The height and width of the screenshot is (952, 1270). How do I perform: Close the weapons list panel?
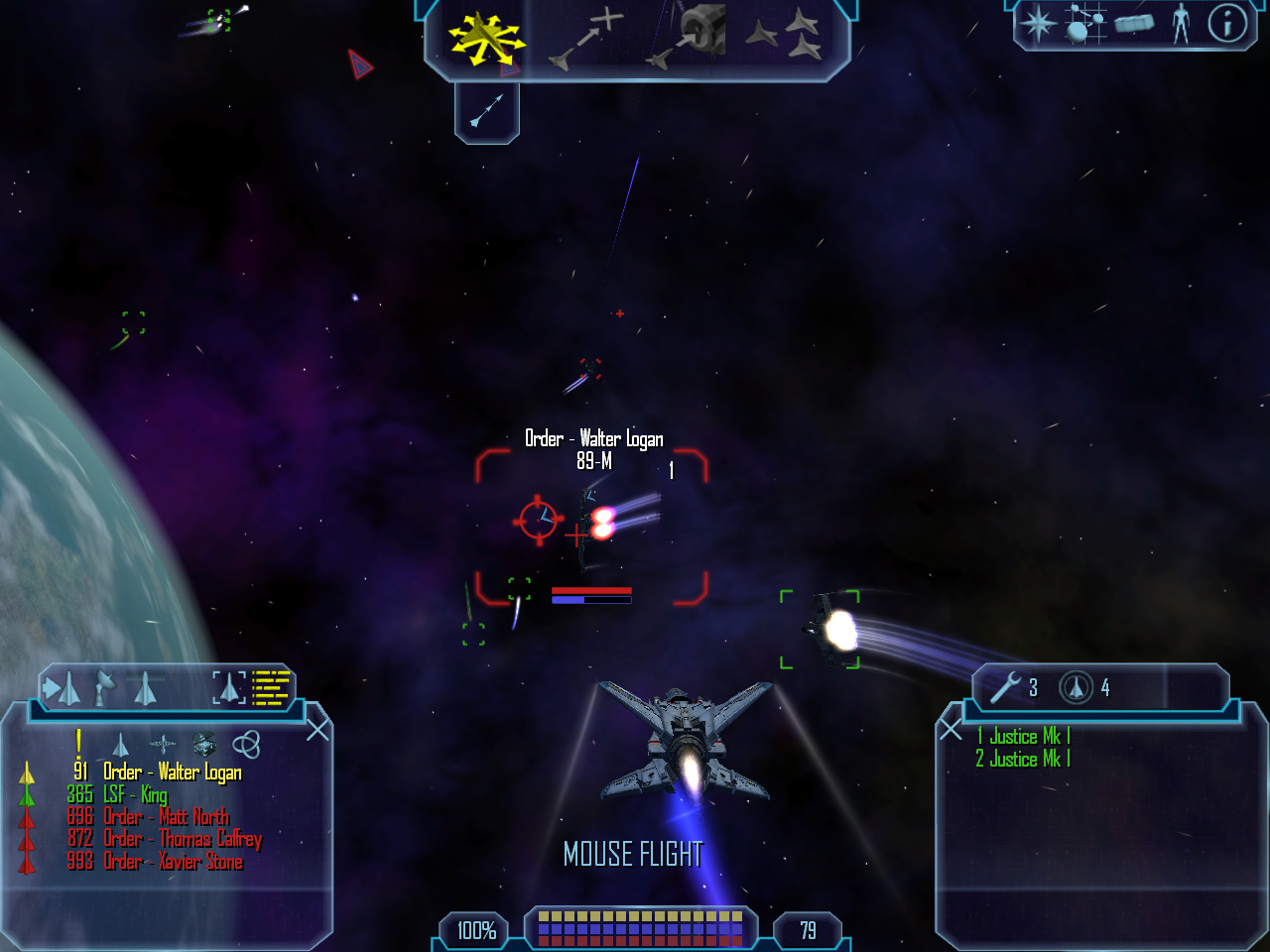[x=951, y=731]
